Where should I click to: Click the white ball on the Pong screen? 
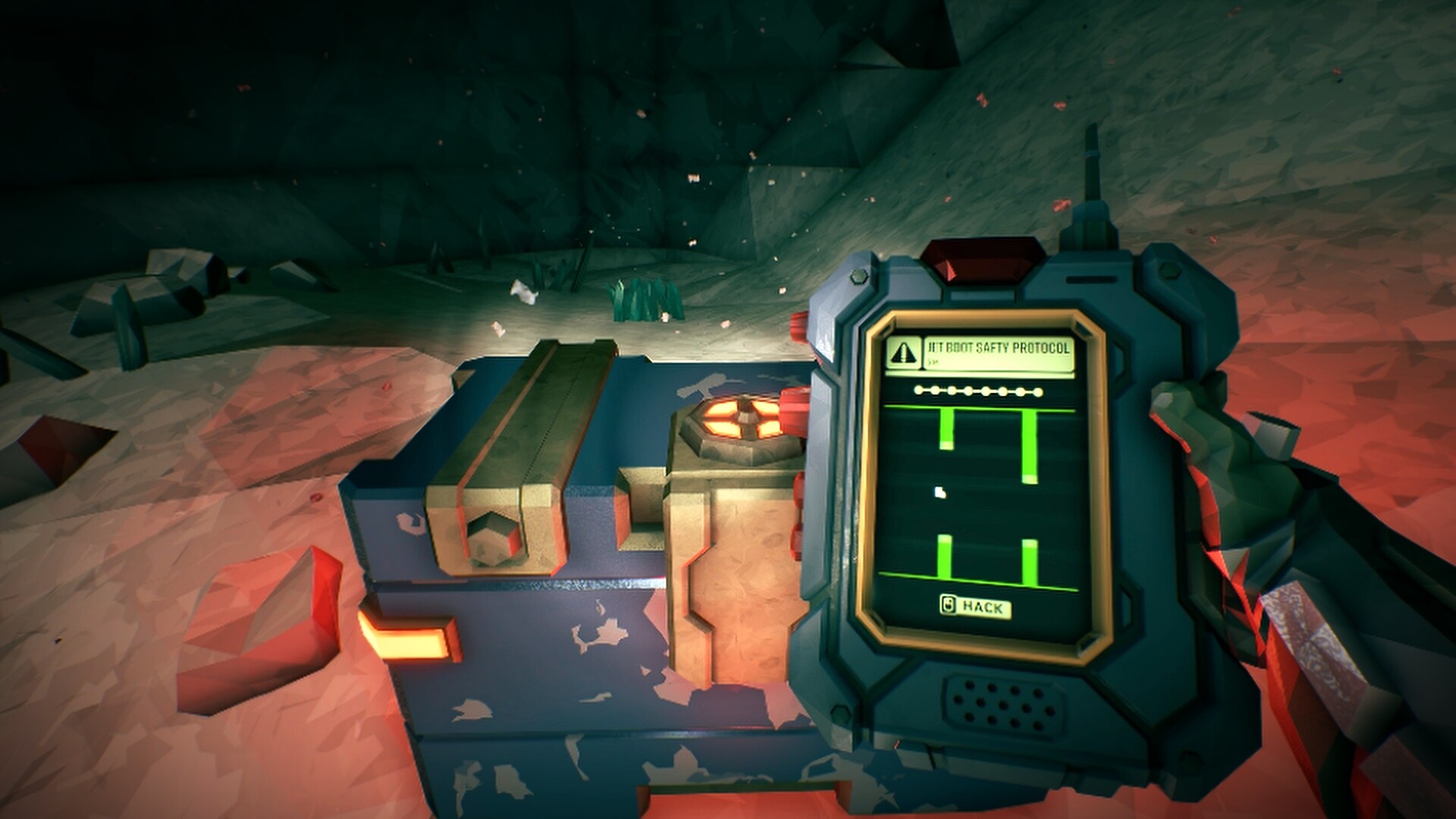(939, 491)
